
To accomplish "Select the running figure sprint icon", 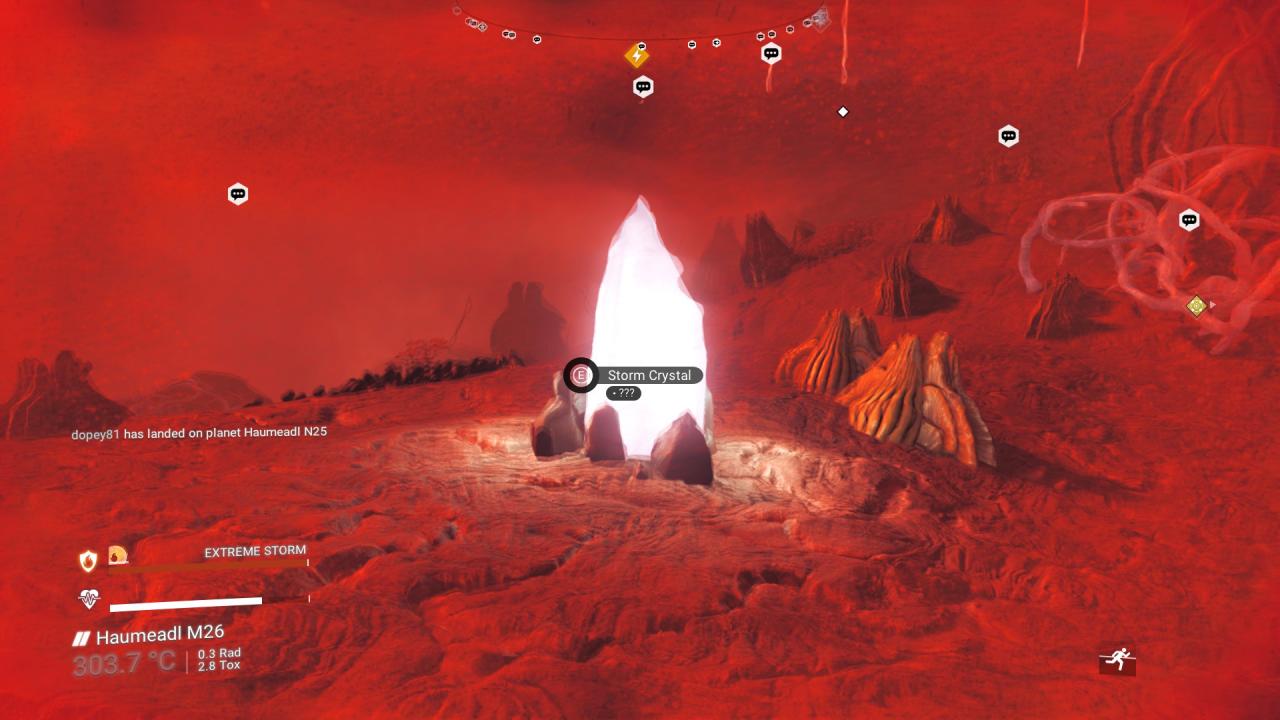I will coord(1117,659).
